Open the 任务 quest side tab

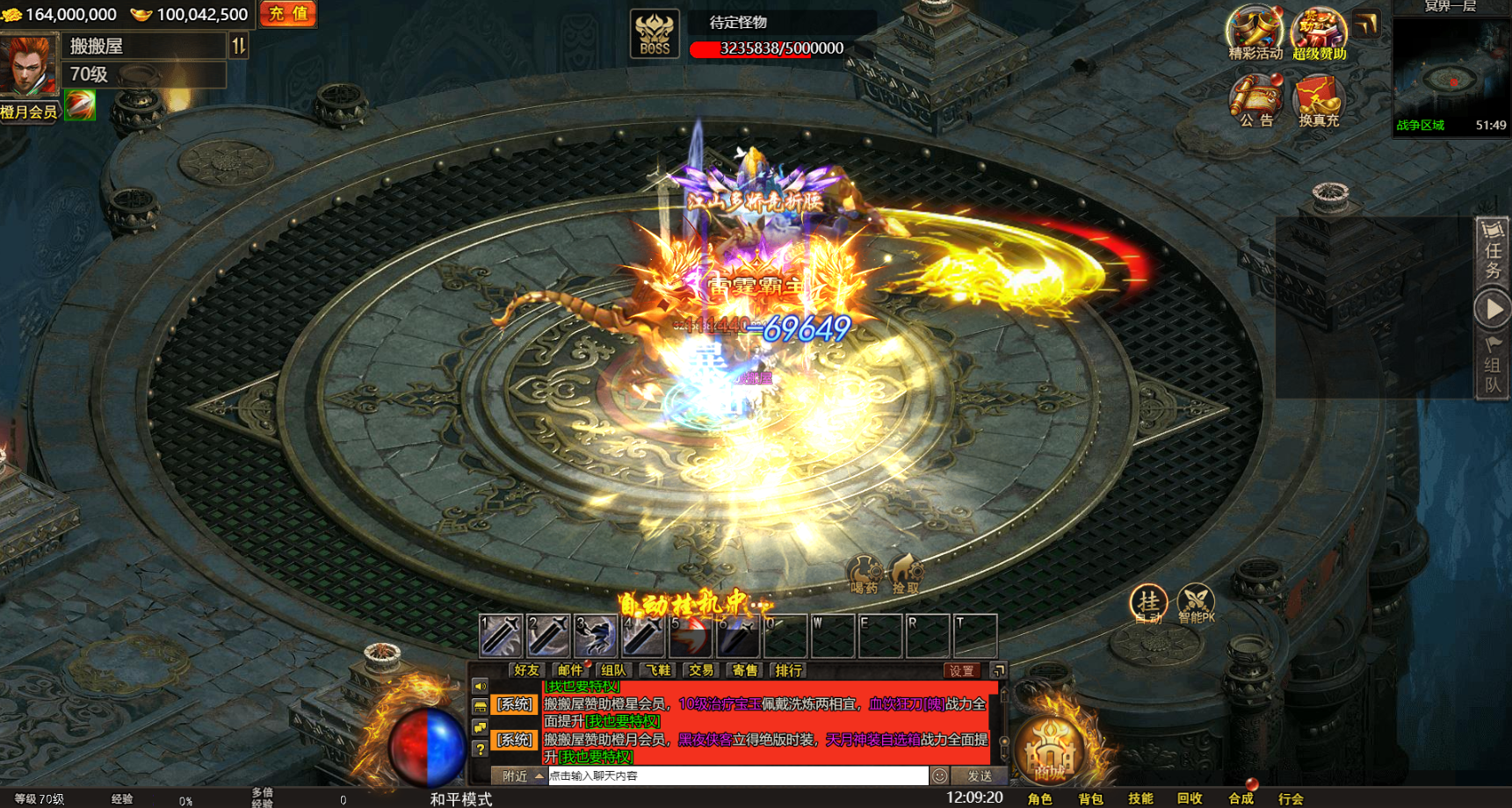[1493, 252]
